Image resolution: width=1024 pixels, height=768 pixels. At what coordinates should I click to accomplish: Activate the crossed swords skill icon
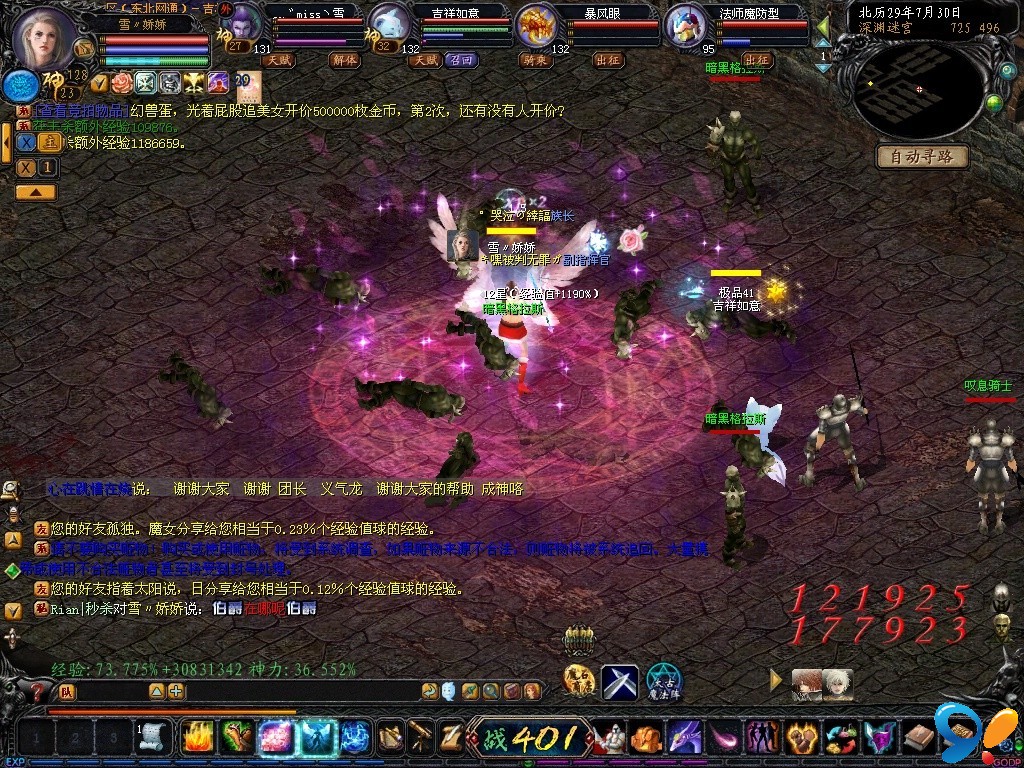point(619,682)
